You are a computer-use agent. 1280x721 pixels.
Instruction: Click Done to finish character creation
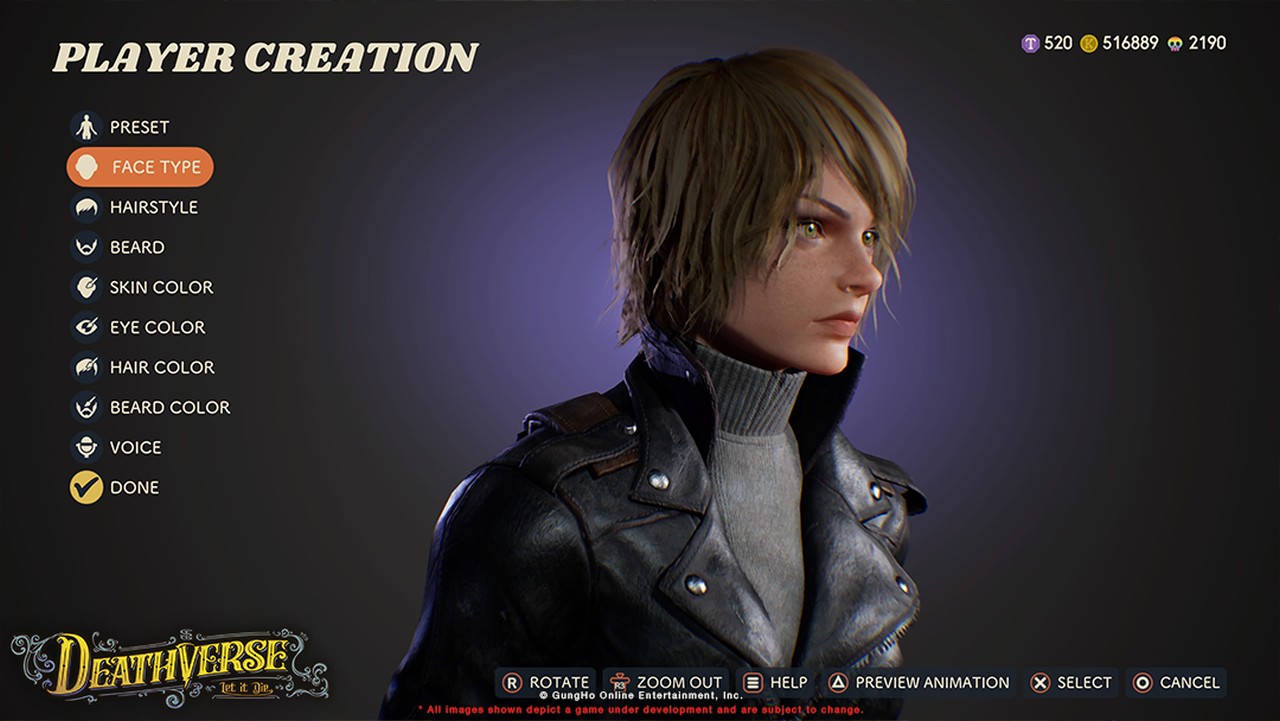pyautogui.click(x=133, y=487)
